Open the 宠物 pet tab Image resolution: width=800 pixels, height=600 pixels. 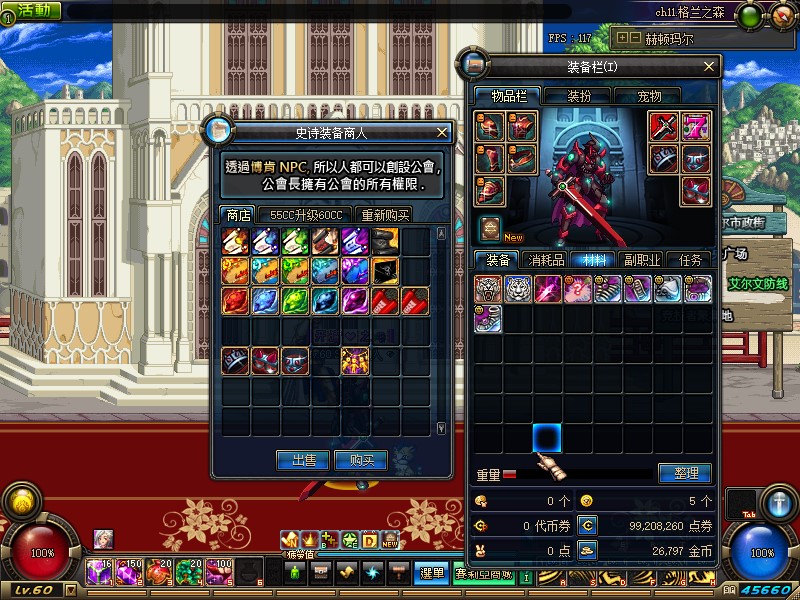click(649, 96)
